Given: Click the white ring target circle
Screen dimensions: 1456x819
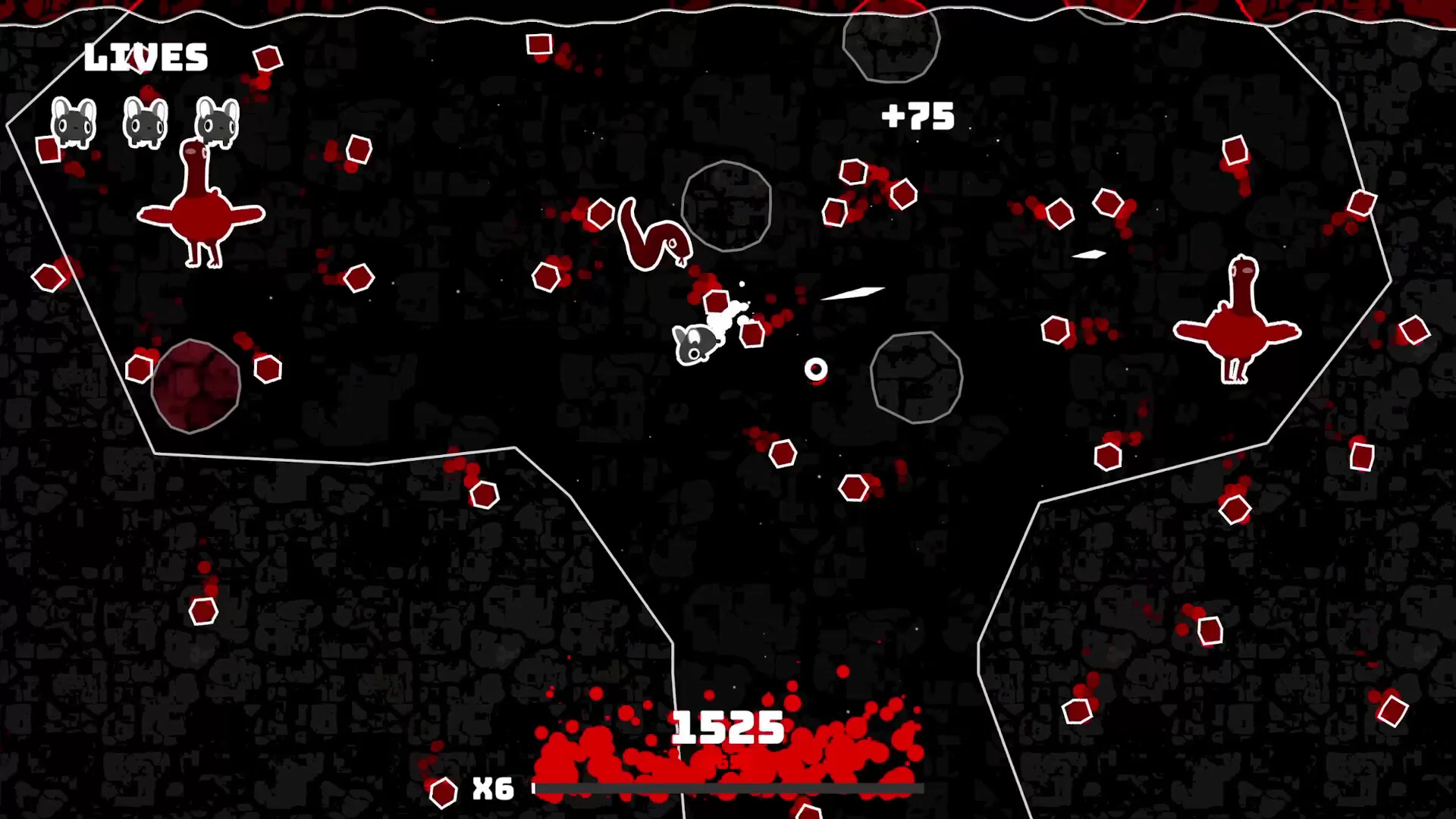Looking at the screenshot, I should pyautogui.click(x=815, y=369).
